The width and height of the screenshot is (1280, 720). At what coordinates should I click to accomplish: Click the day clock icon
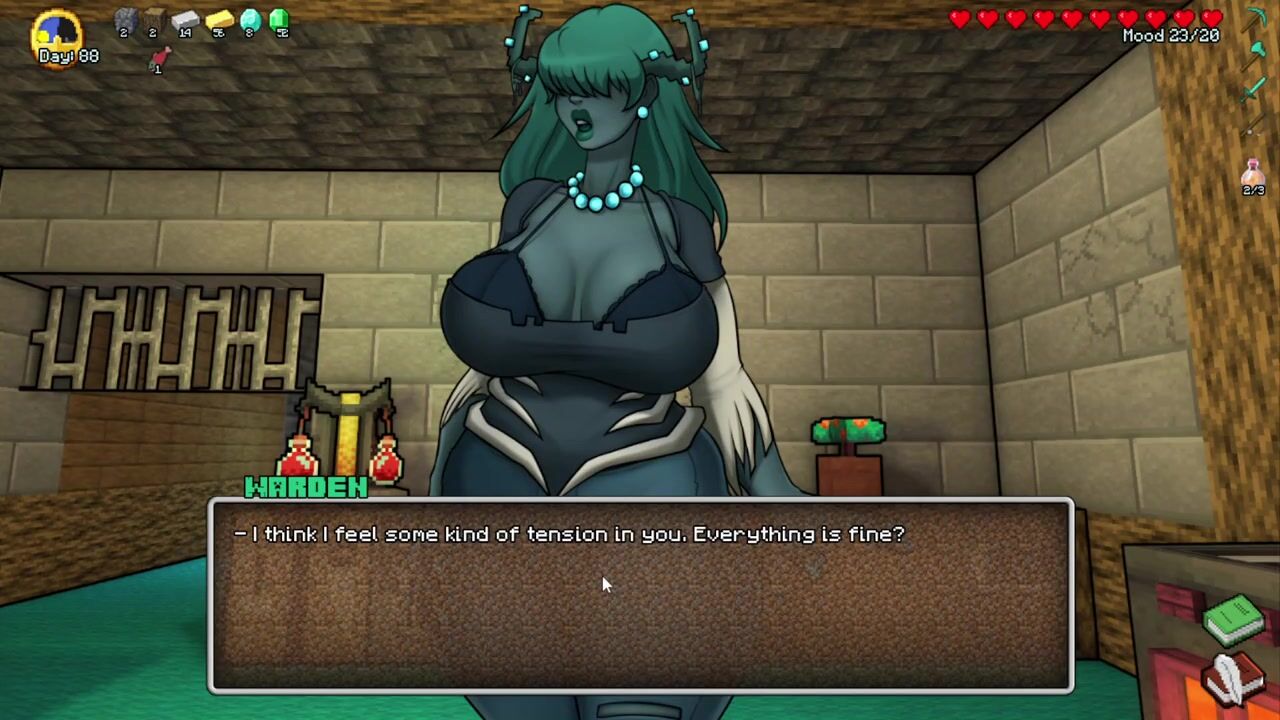(56, 32)
